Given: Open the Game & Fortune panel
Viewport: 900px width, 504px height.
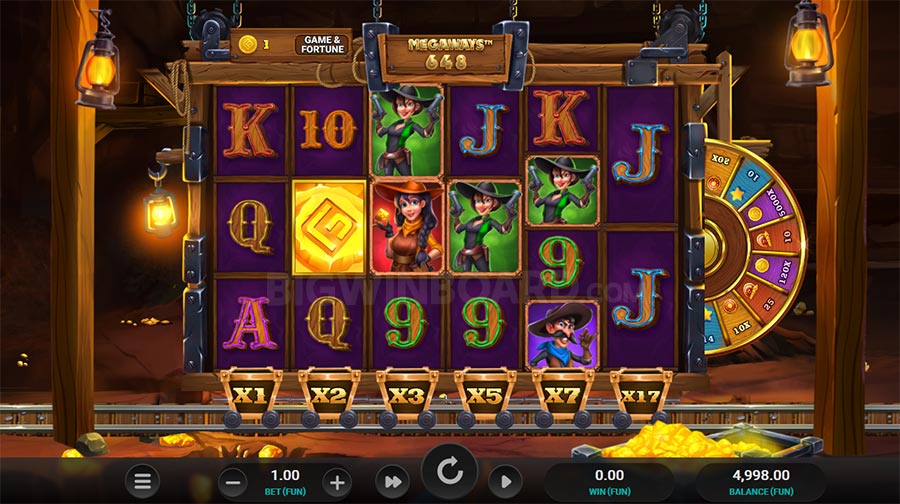Looking at the screenshot, I should pyautogui.click(x=321, y=44).
